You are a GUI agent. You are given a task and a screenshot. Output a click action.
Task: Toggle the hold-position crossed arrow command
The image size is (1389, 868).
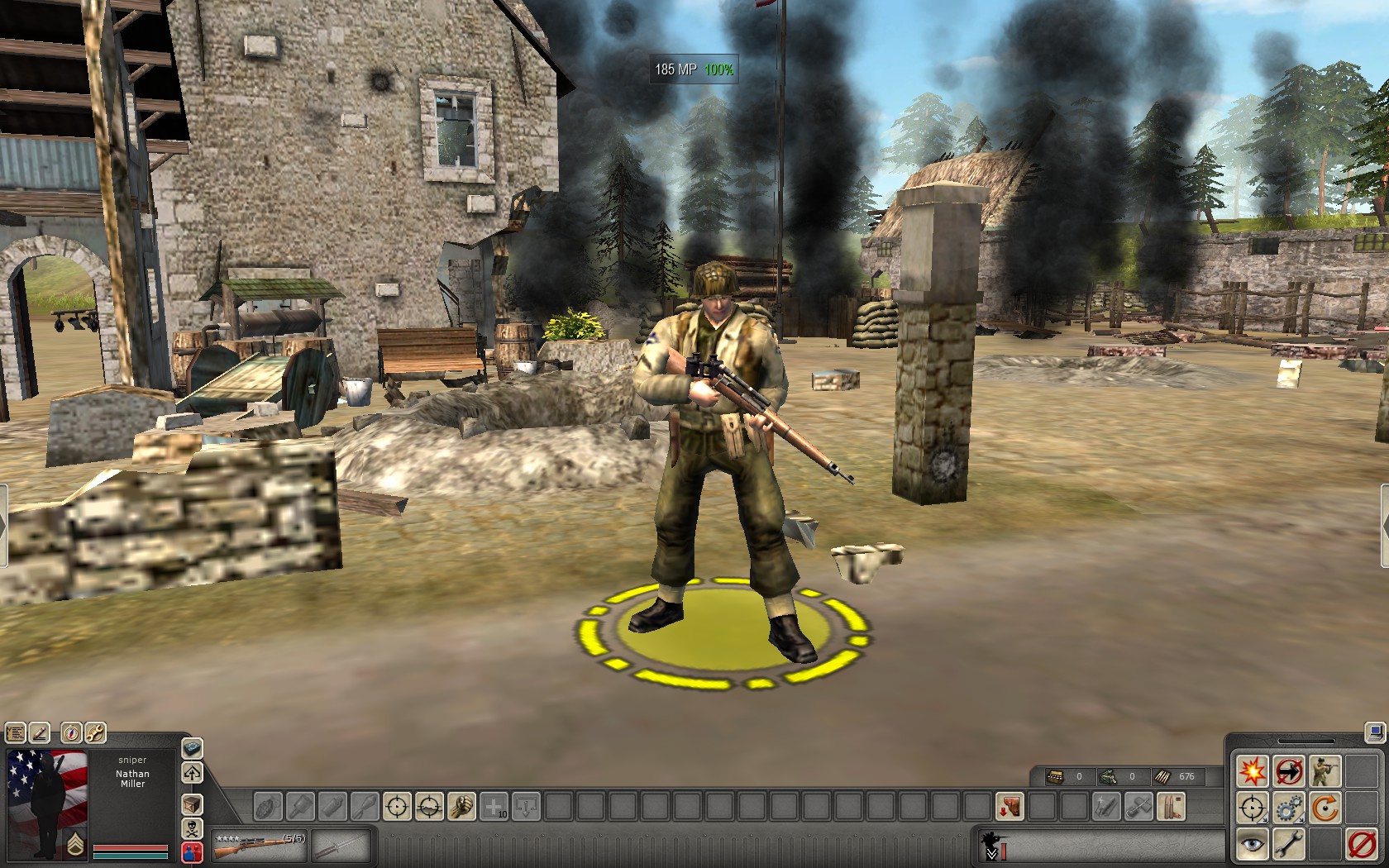[x=1288, y=771]
